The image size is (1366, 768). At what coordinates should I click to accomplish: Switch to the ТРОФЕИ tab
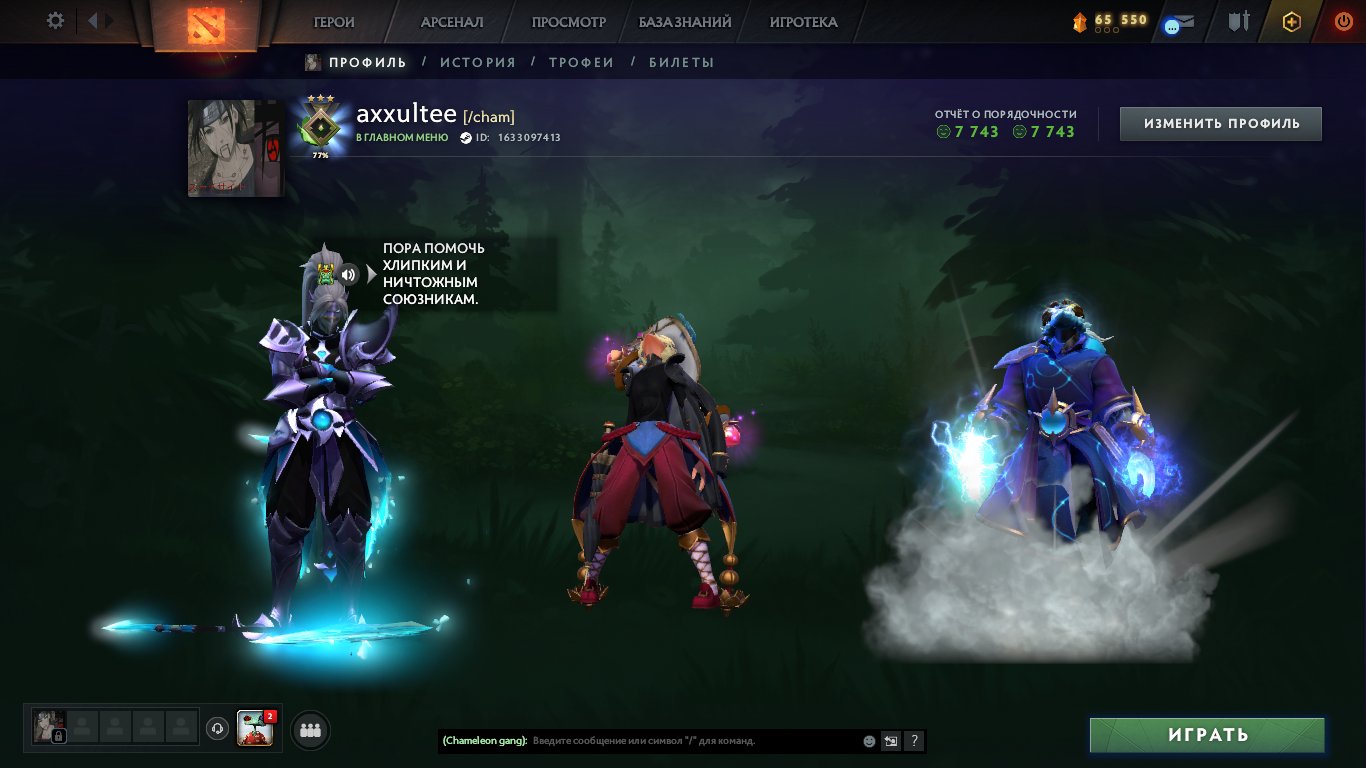[x=583, y=61]
